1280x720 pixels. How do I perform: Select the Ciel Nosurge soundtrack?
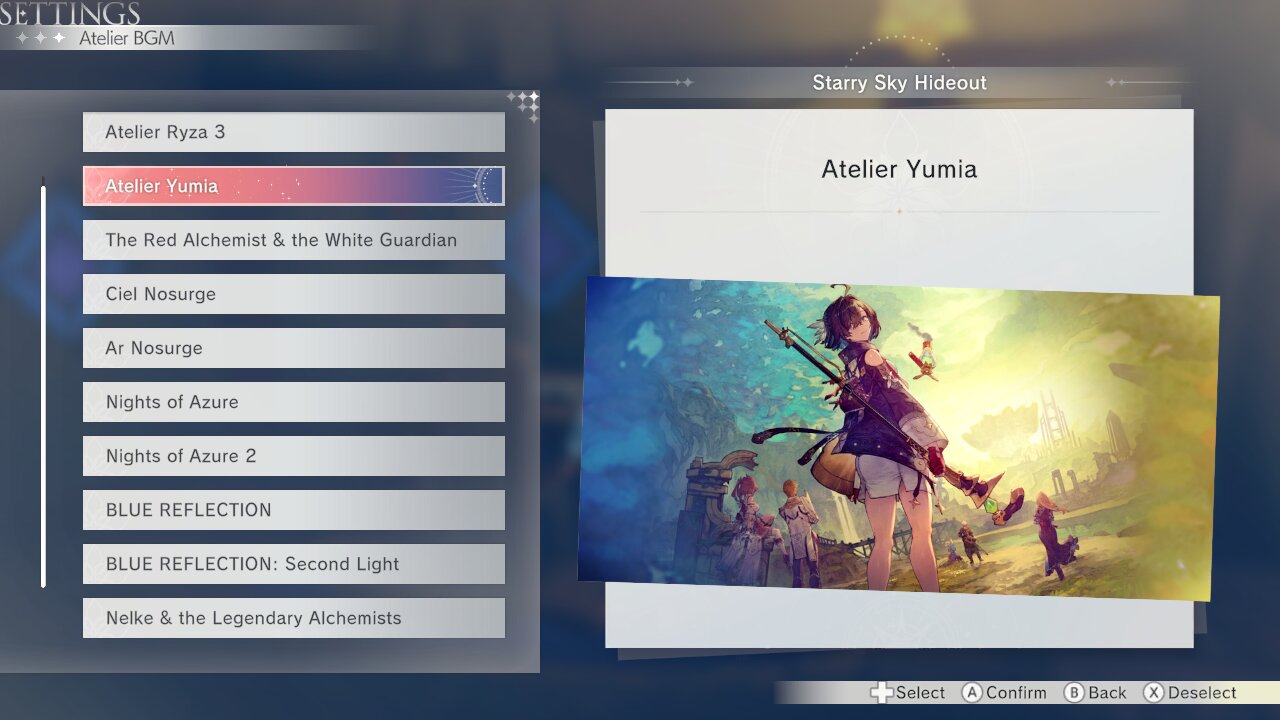point(293,294)
